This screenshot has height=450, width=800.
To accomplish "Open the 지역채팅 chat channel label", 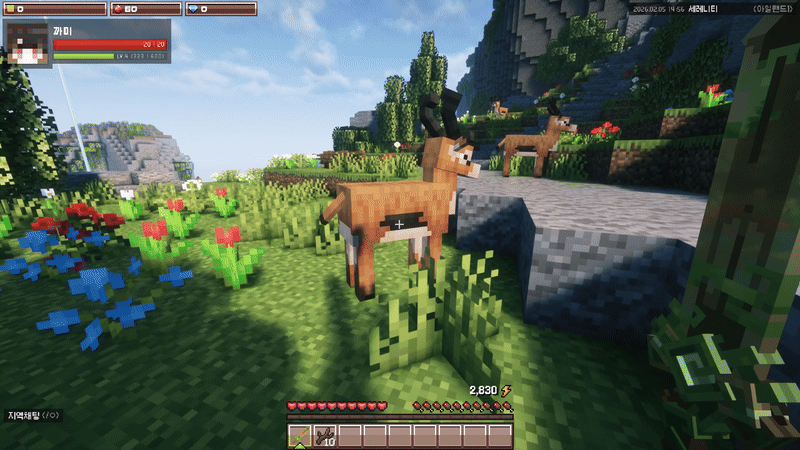I will (x=34, y=415).
